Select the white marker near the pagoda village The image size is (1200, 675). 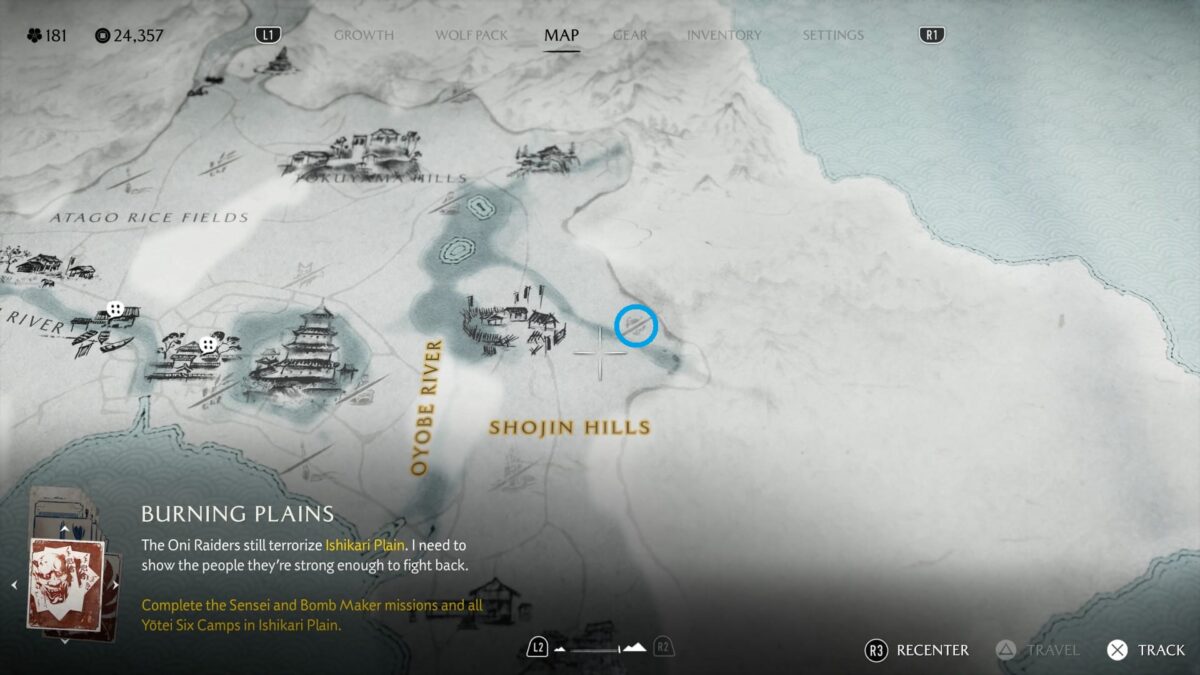pyautogui.click(x=208, y=344)
